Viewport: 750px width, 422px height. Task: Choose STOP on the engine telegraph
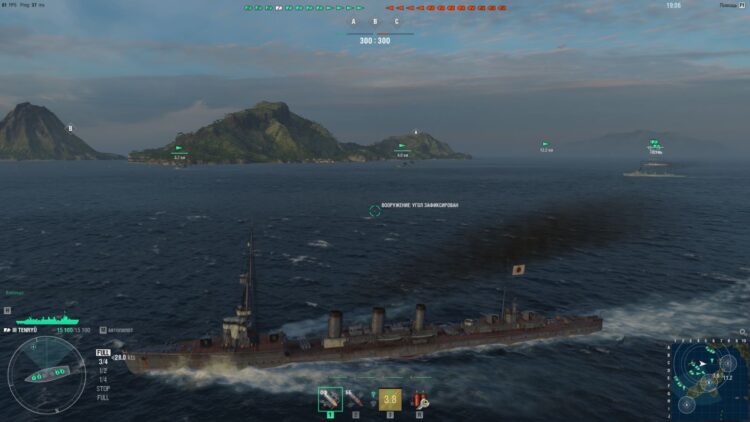pos(102,388)
